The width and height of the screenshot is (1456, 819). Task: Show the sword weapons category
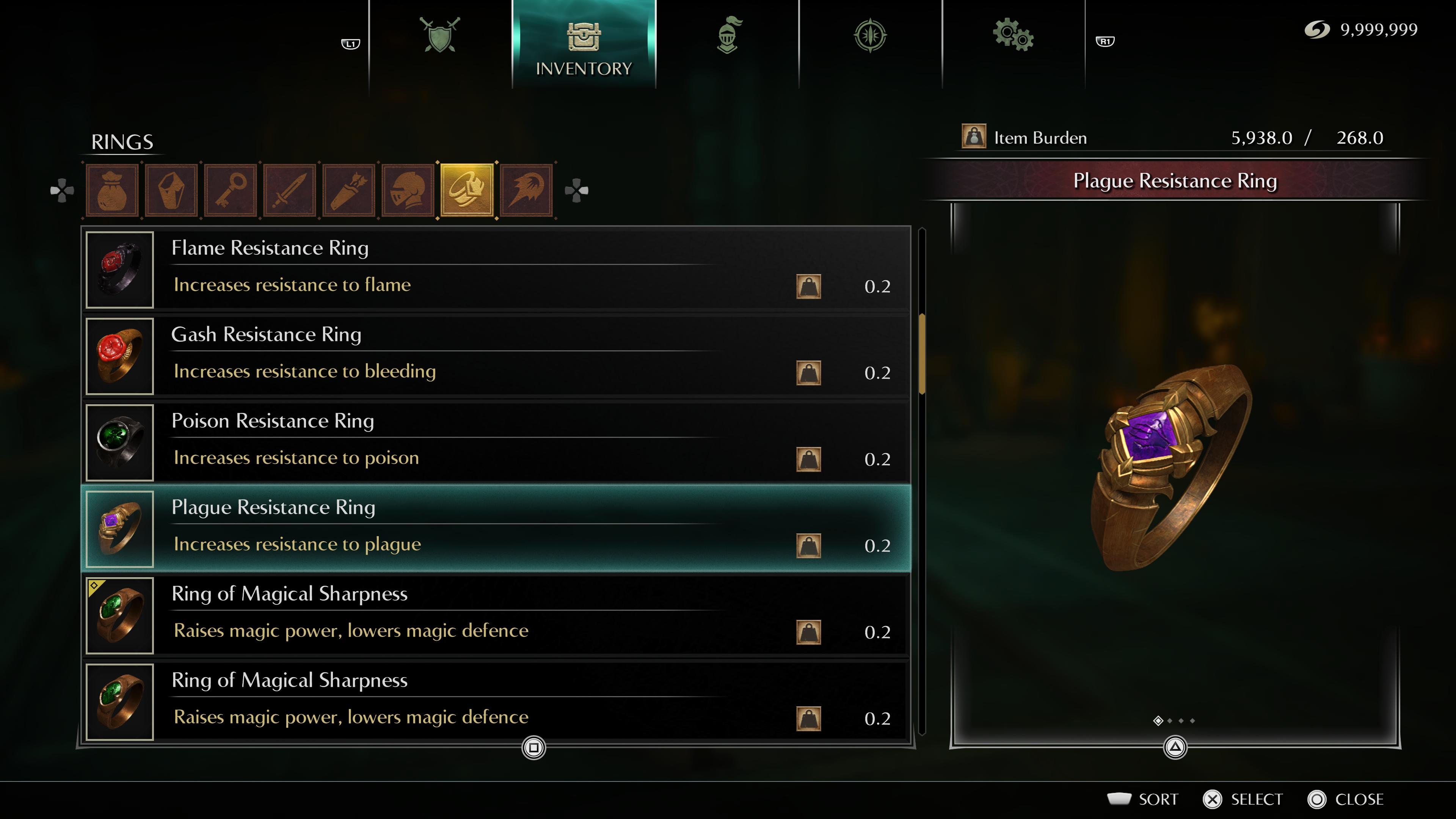tap(290, 190)
